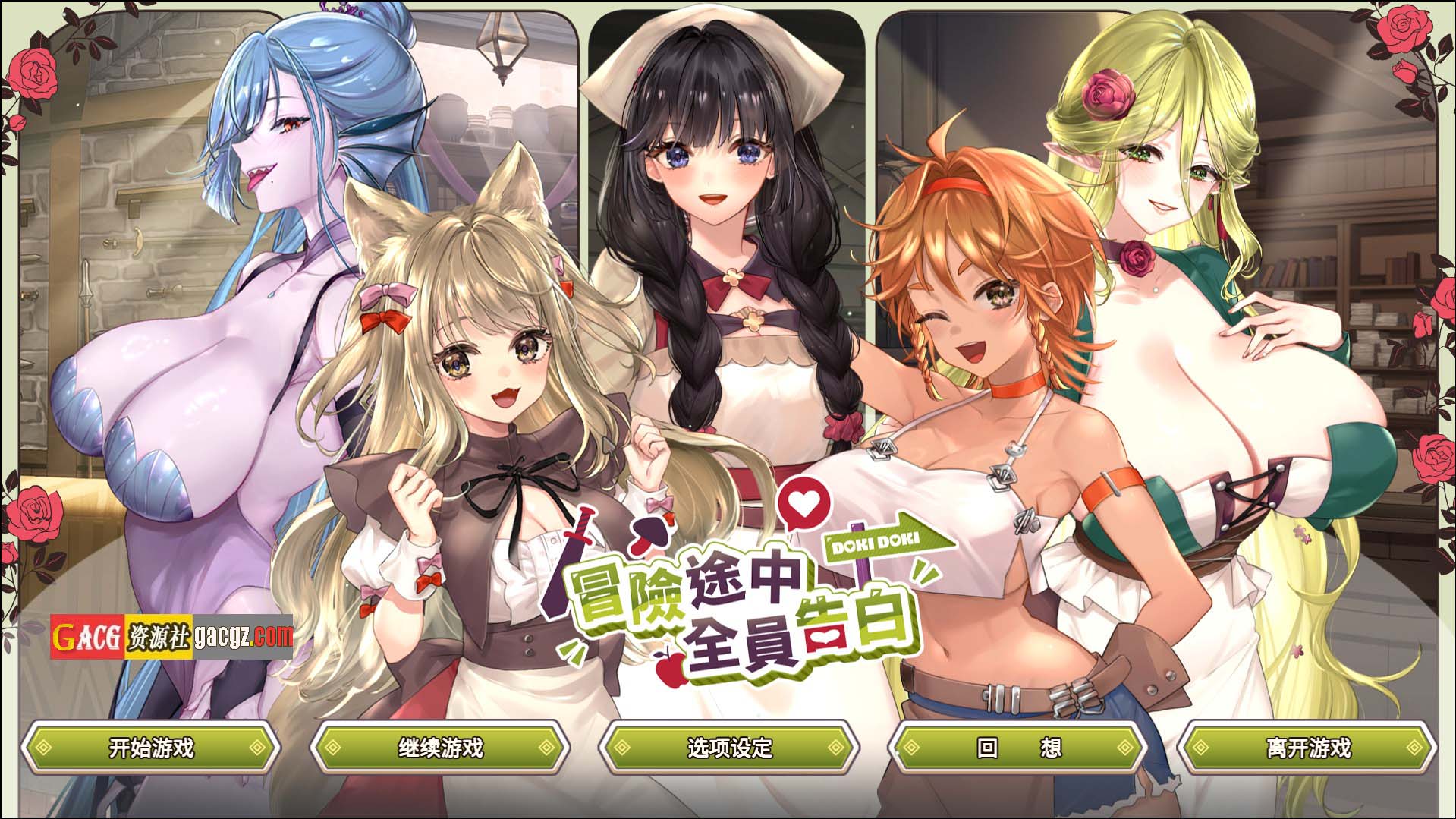1456x819 pixels.
Task: Click the diamond ornament right of 离开游戏
Action: pyautogui.click(x=1413, y=748)
